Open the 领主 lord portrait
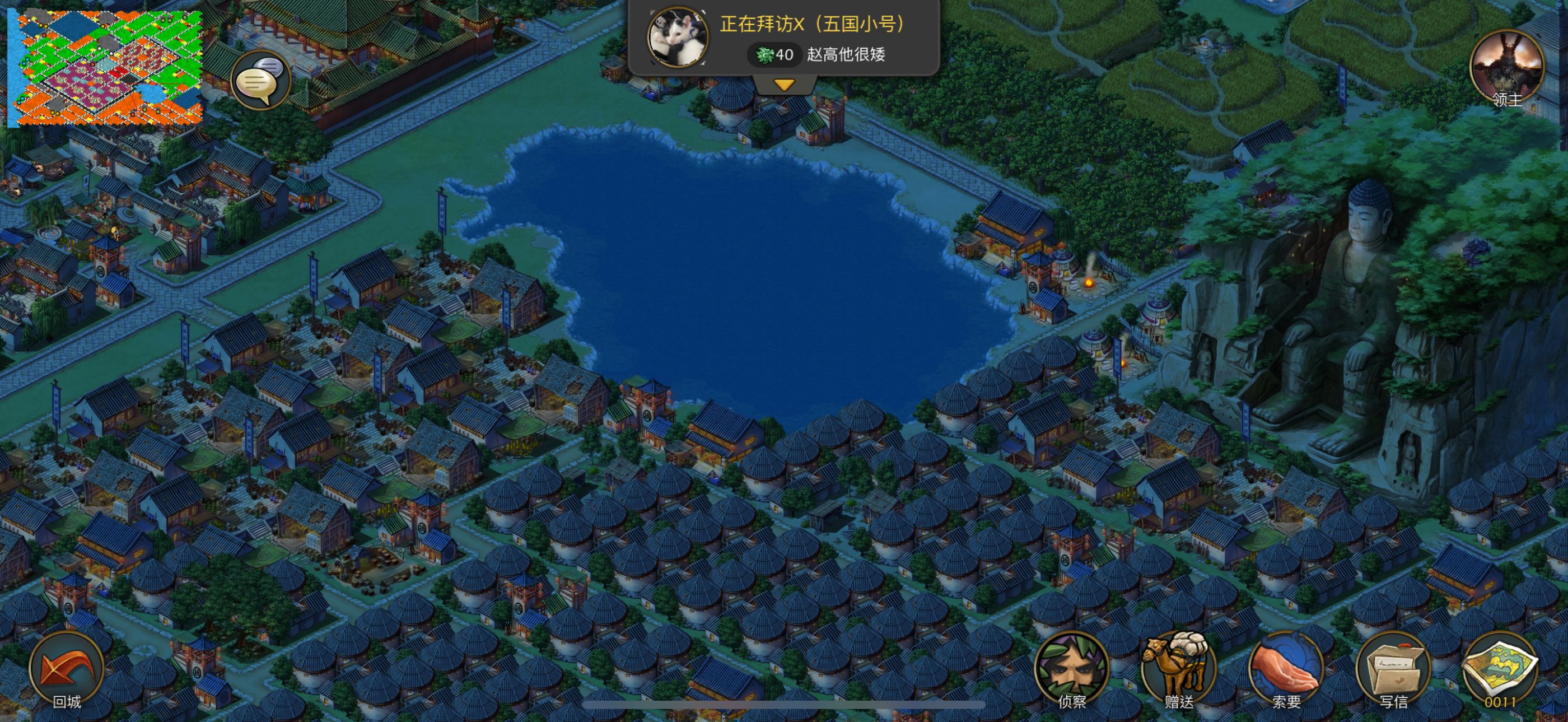The width and height of the screenshot is (1568, 722). coord(1506,68)
